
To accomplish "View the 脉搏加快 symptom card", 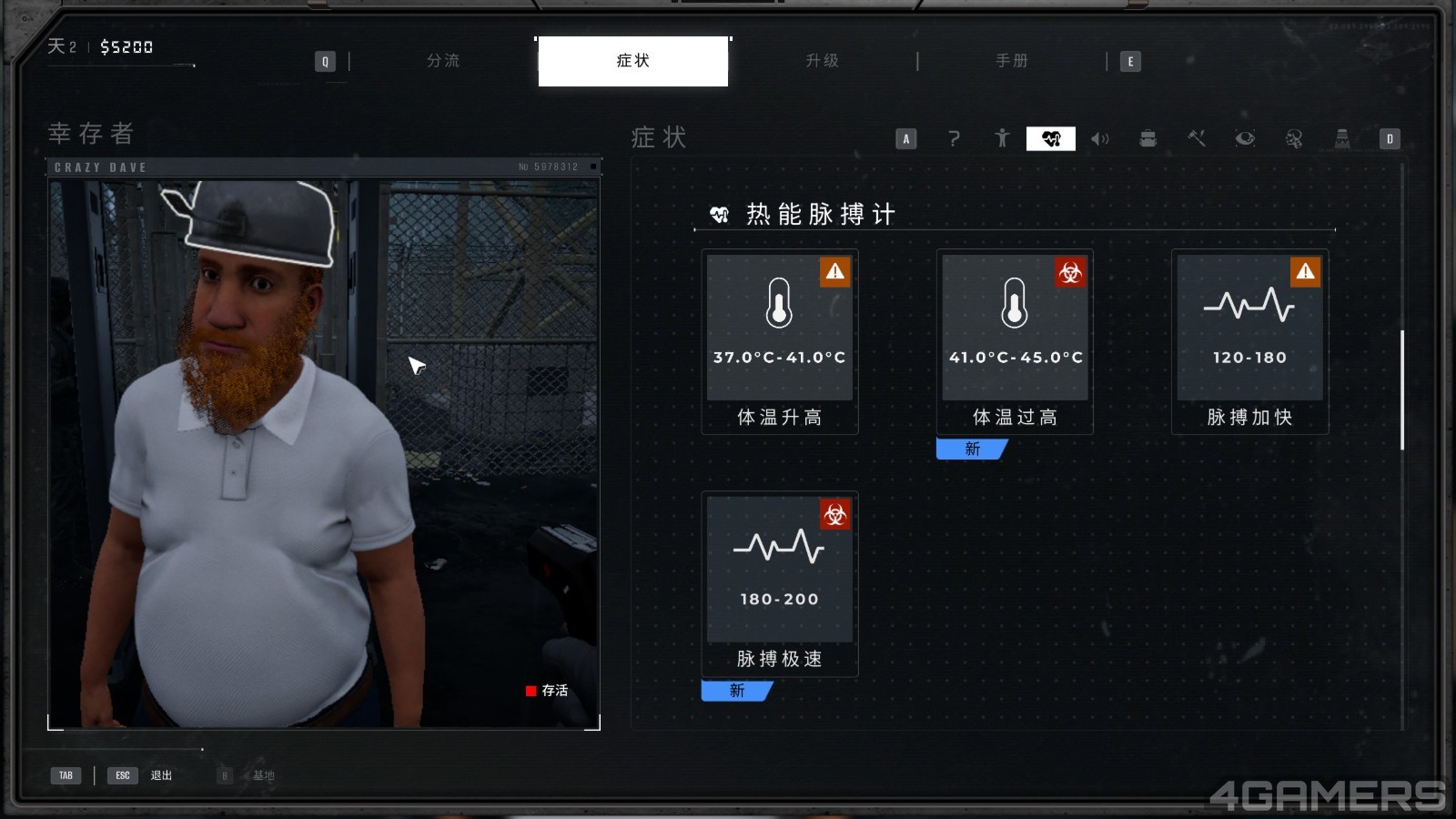I will click(x=1249, y=341).
